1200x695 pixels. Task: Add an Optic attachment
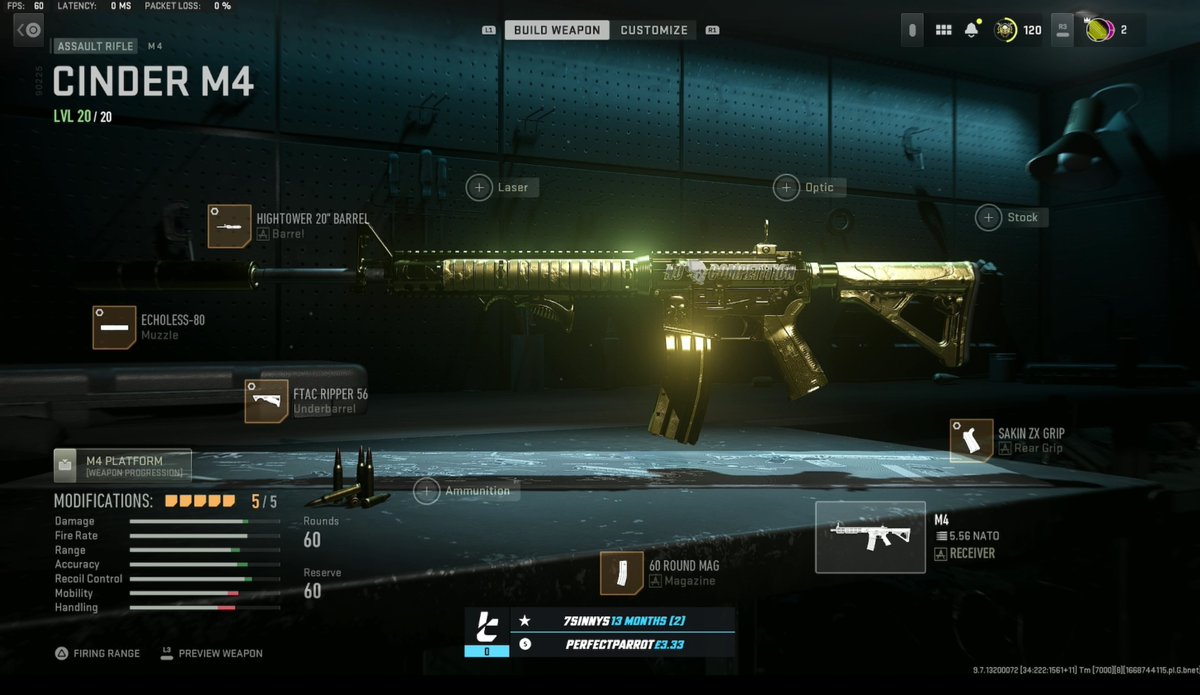[x=808, y=187]
